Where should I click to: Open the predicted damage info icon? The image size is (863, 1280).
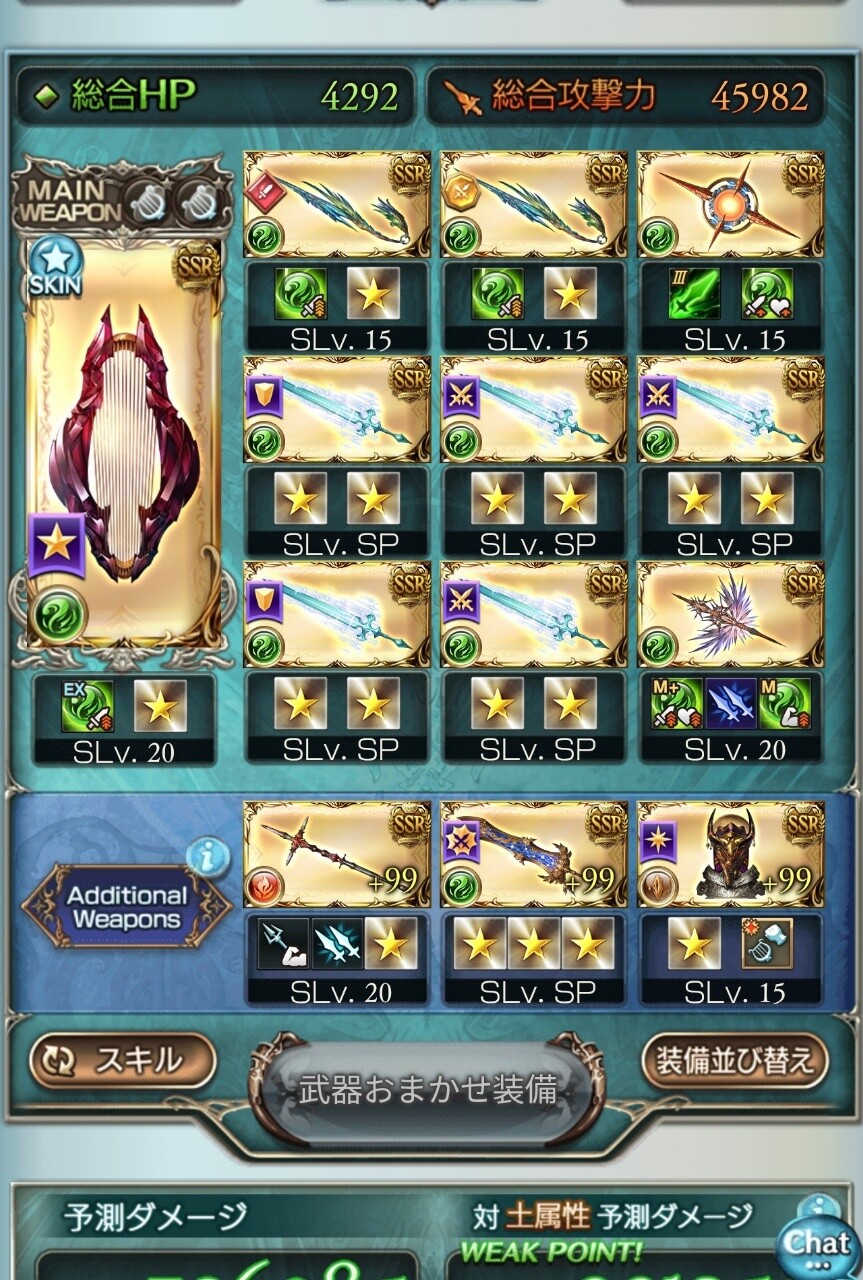click(819, 1207)
